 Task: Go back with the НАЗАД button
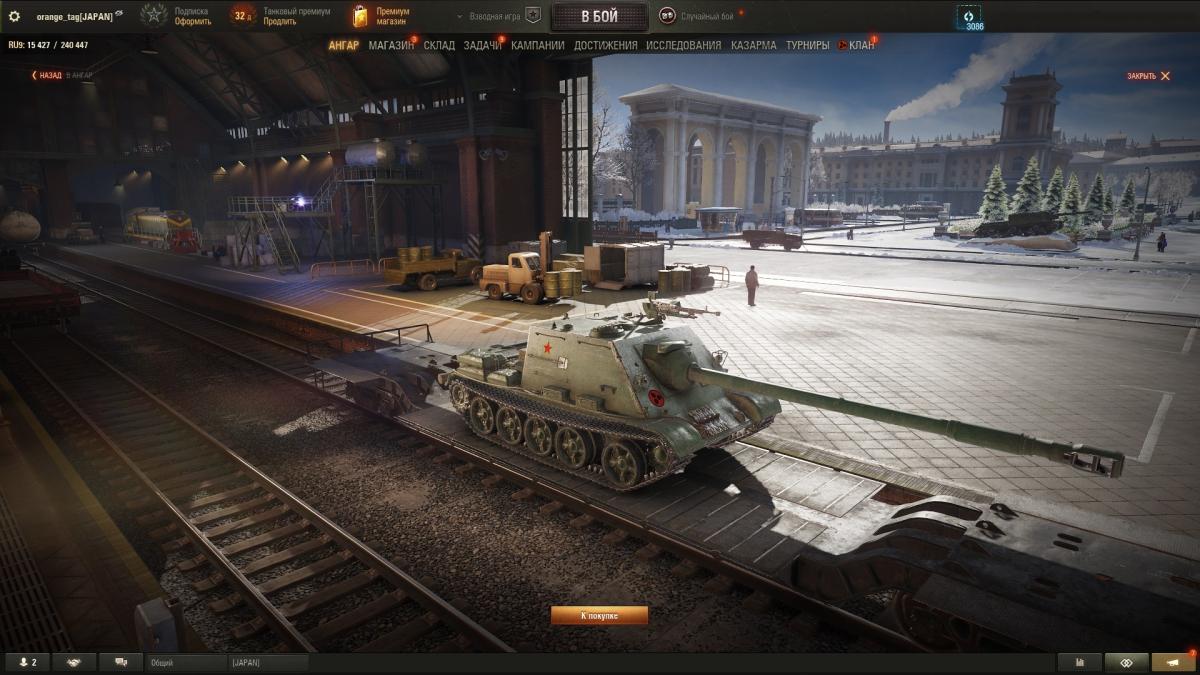[46, 75]
